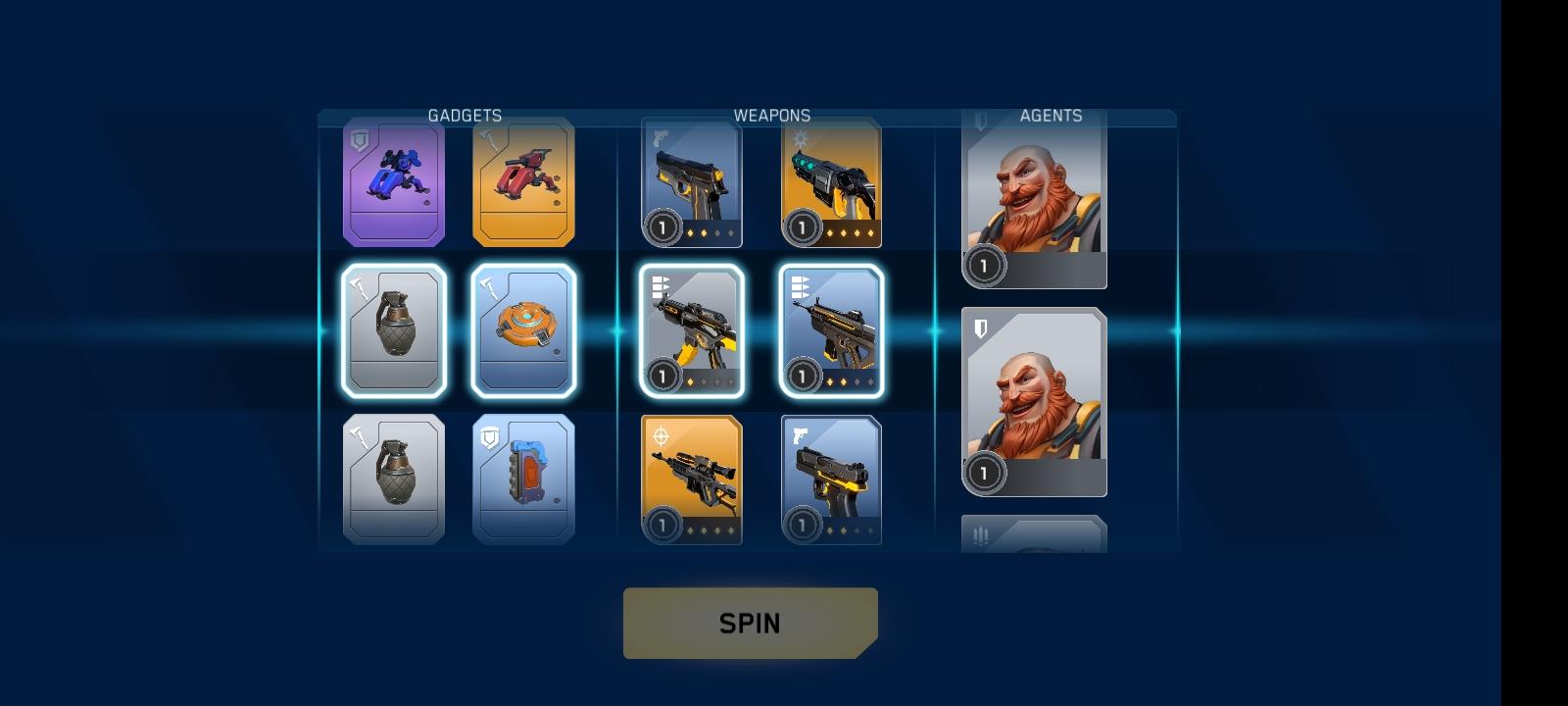Screen dimensions: 1568x706
Task: Click the crosshair scope icon on the orange sniper card
Action: [661, 433]
